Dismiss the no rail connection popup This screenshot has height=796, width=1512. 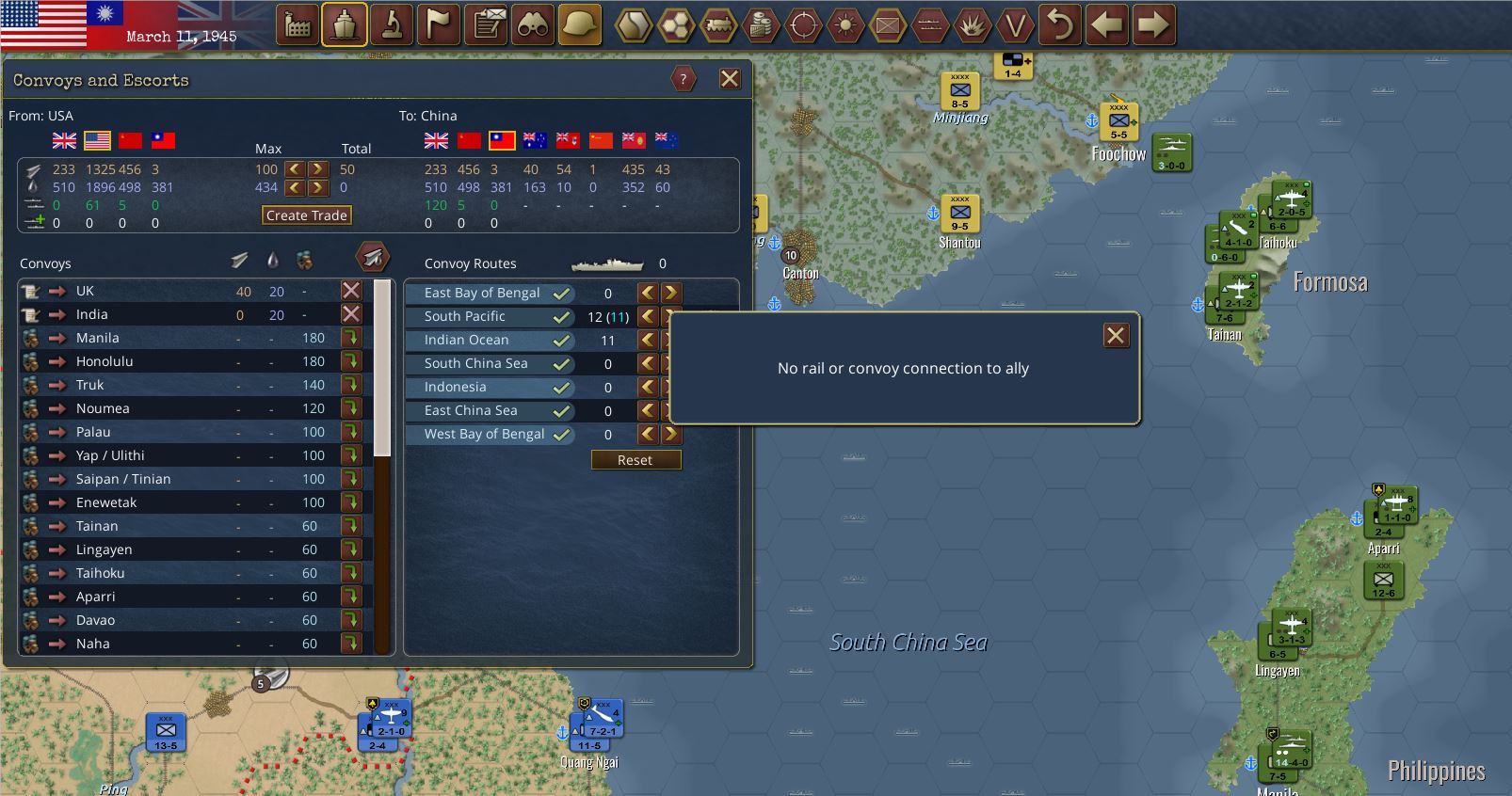click(1116, 336)
